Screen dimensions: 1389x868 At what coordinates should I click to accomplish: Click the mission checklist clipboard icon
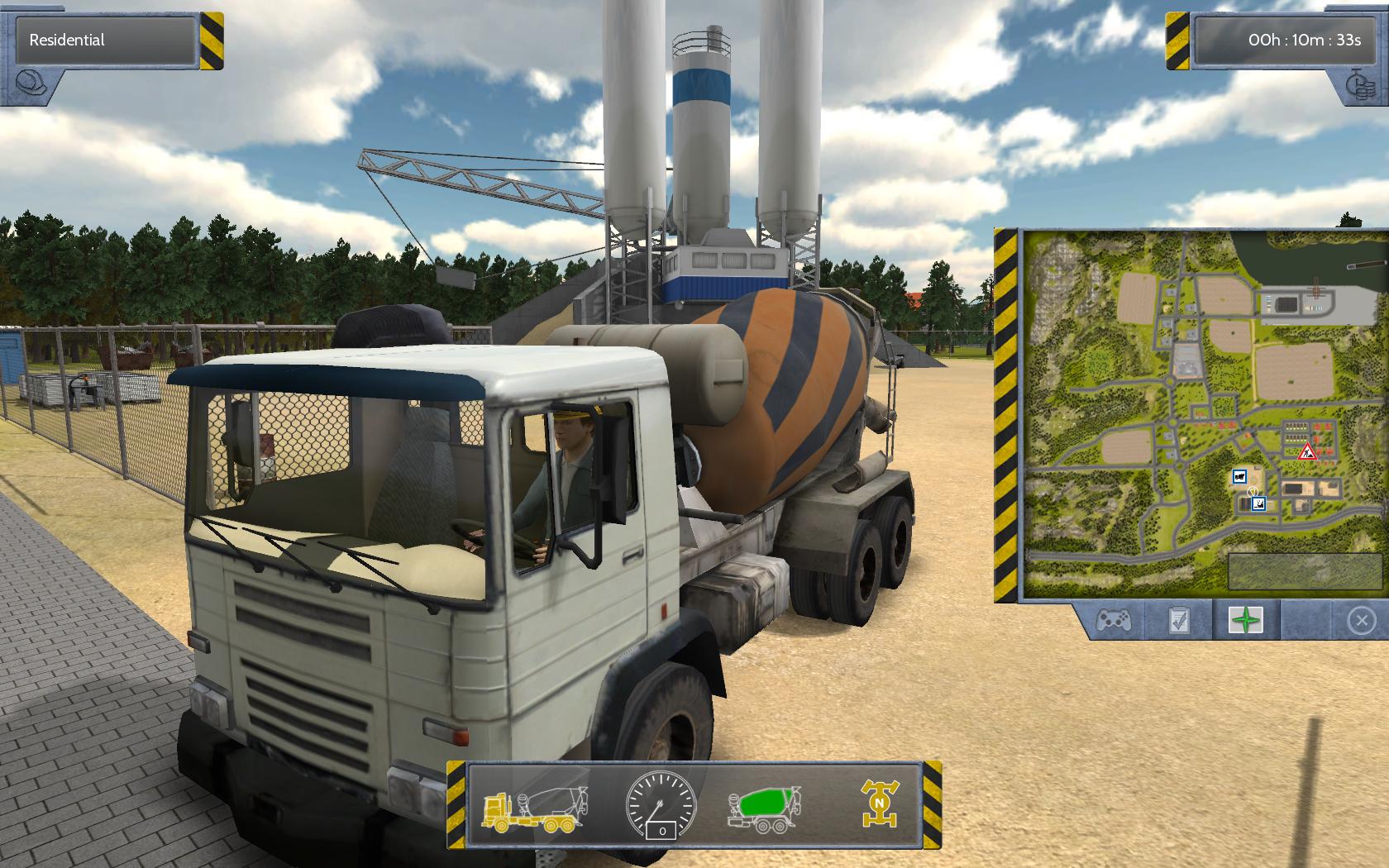click(x=1178, y=621)
